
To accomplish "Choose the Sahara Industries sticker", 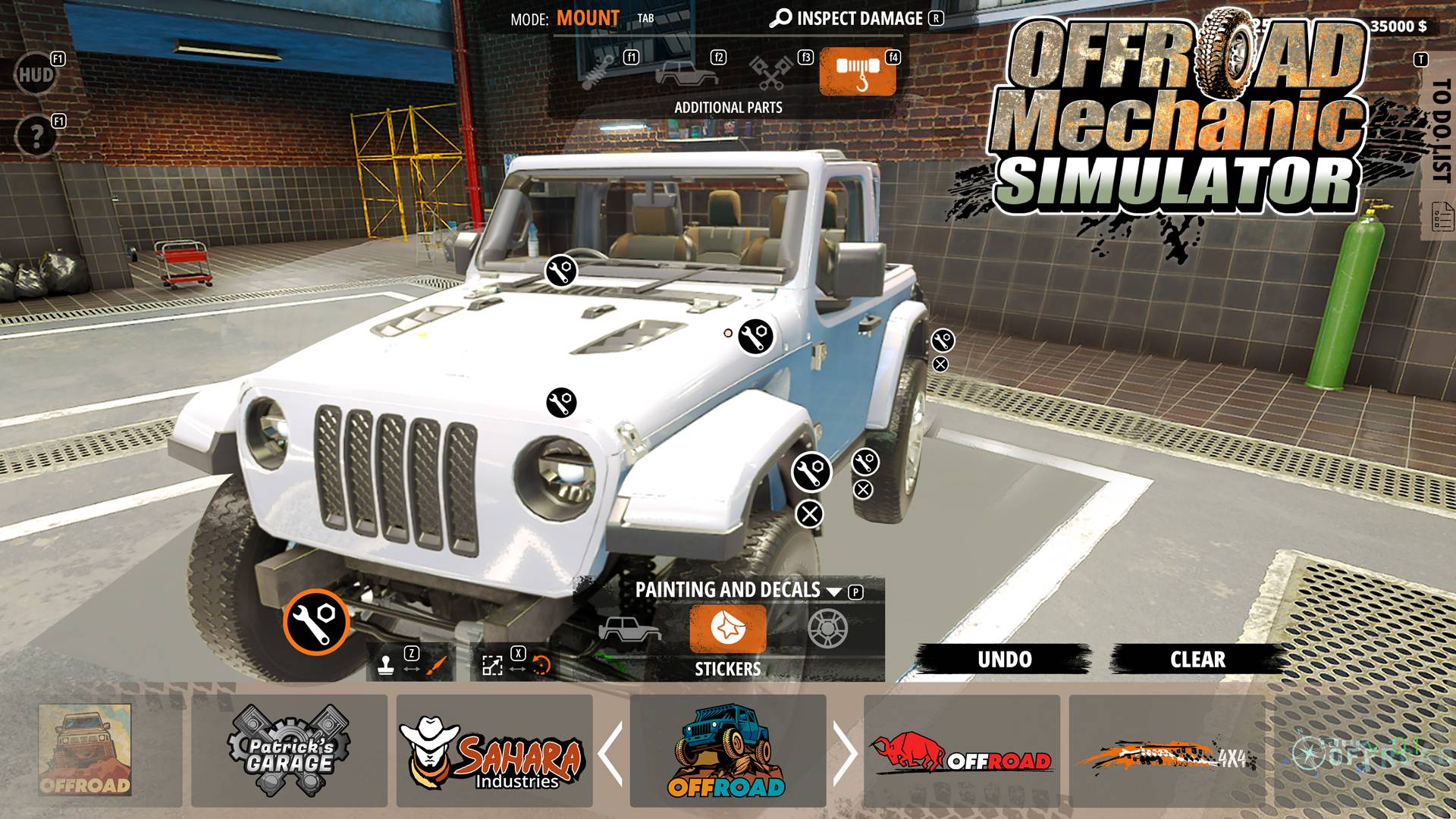I will (494, 751).
